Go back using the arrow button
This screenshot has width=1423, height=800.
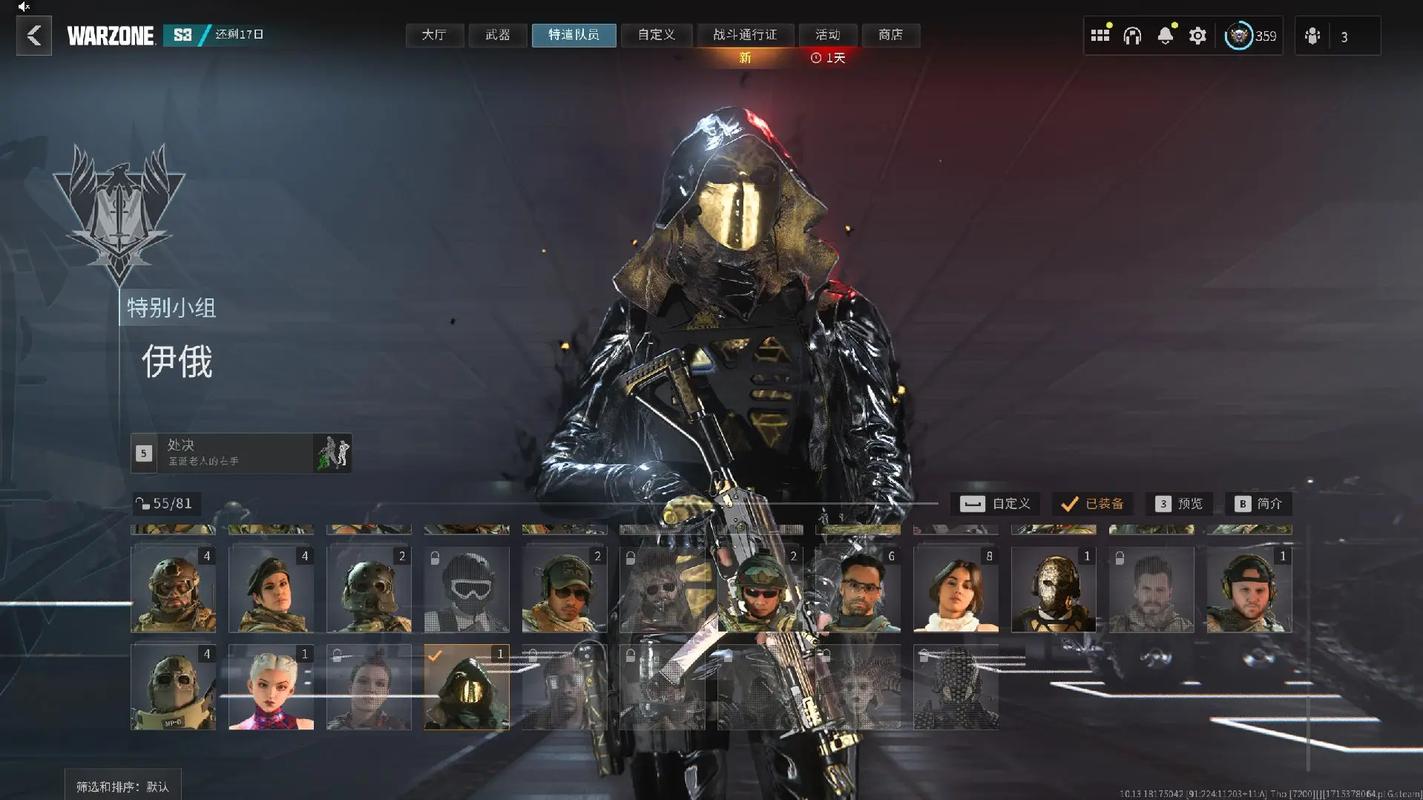34,36
